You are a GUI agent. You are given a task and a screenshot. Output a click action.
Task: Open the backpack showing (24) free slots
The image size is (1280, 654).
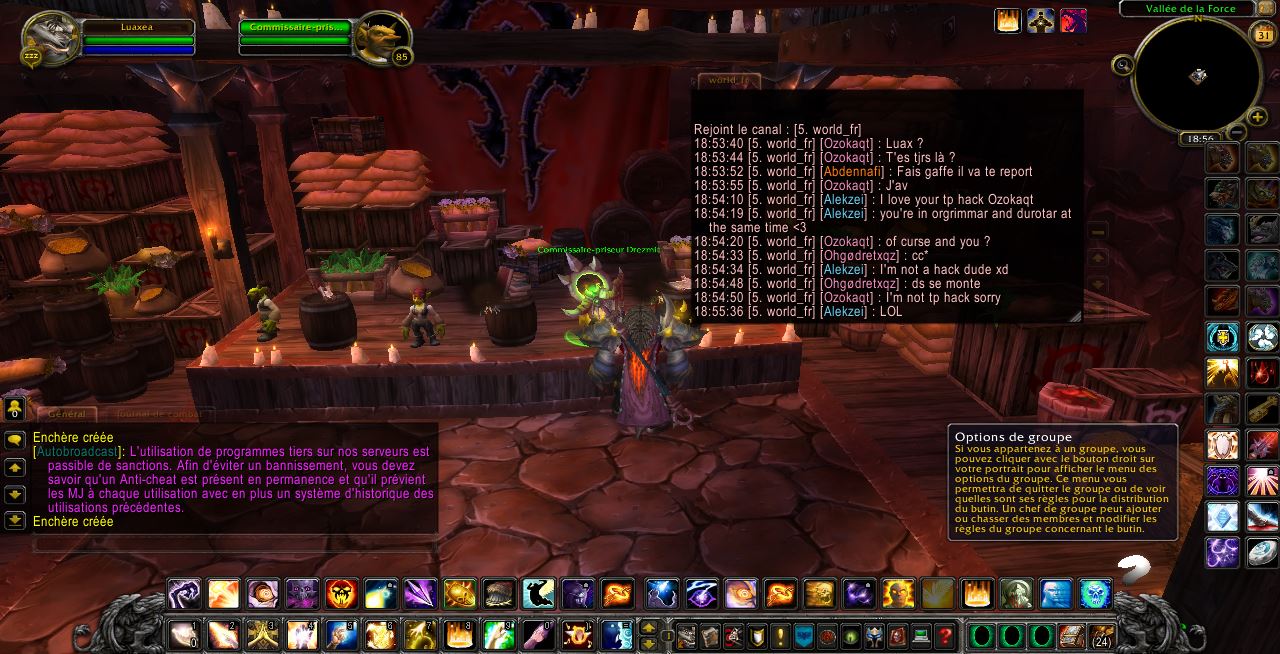pyautogui.click(x=1101, y=635)
